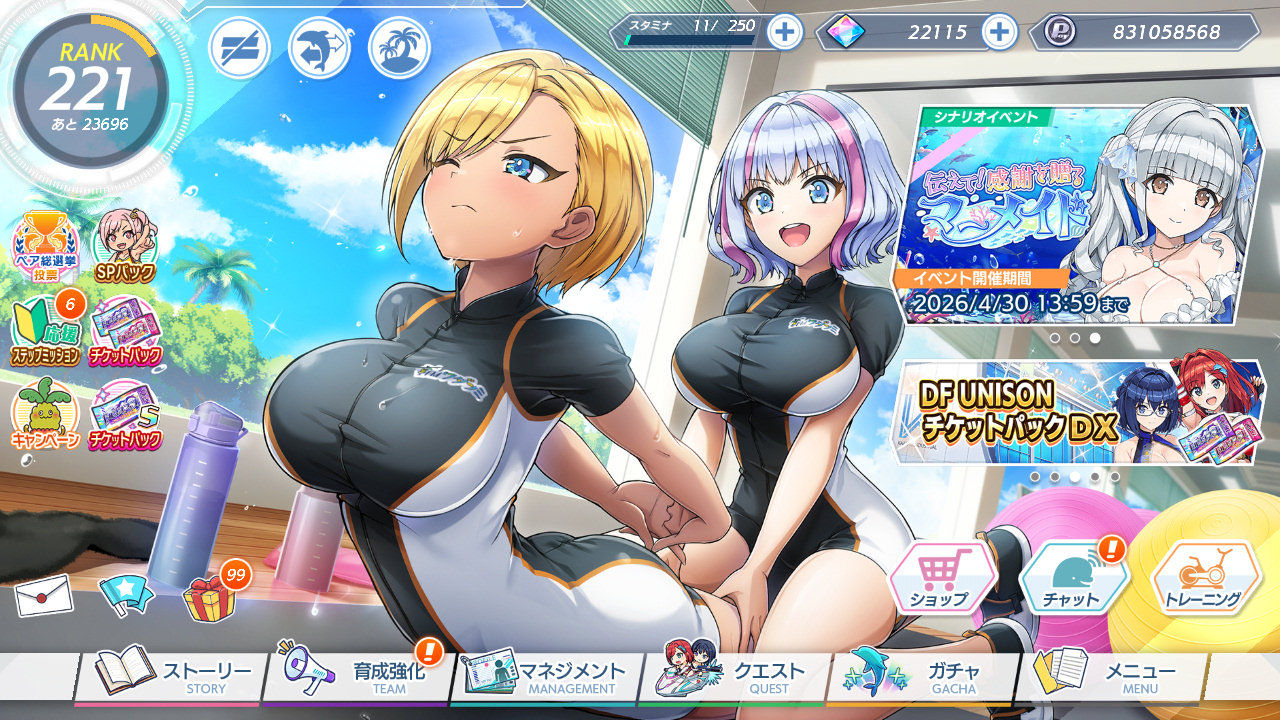Open the mail envelope icon
Image resolution: width=1280 pixels, height=720 pixels.
coord(44,596)
